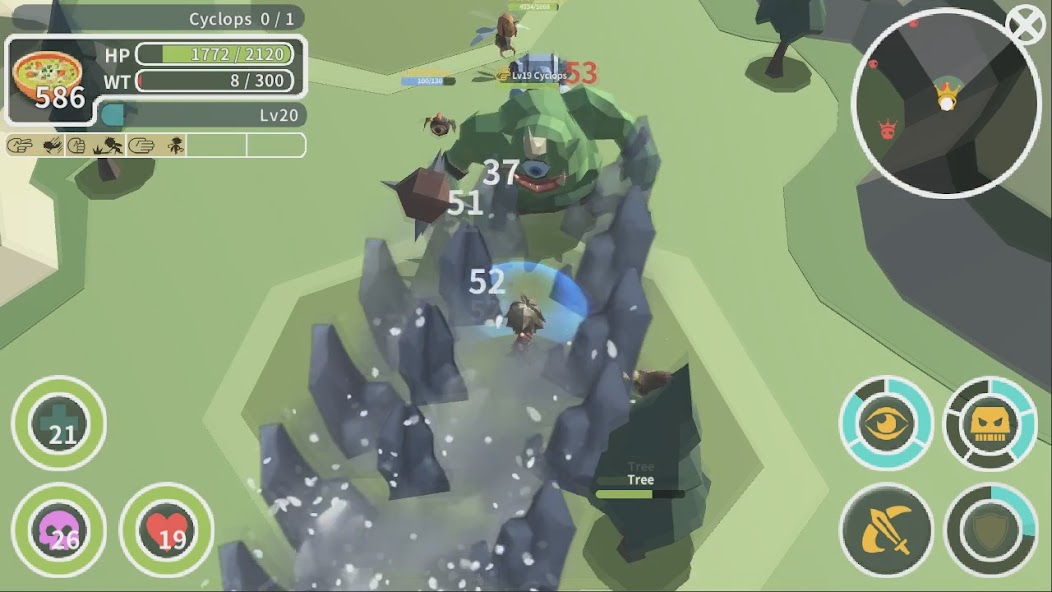Tap the soup bowl food icon
Image resolution: width=1052 pixels, height=592 pixels.
(x=48, y=80)
